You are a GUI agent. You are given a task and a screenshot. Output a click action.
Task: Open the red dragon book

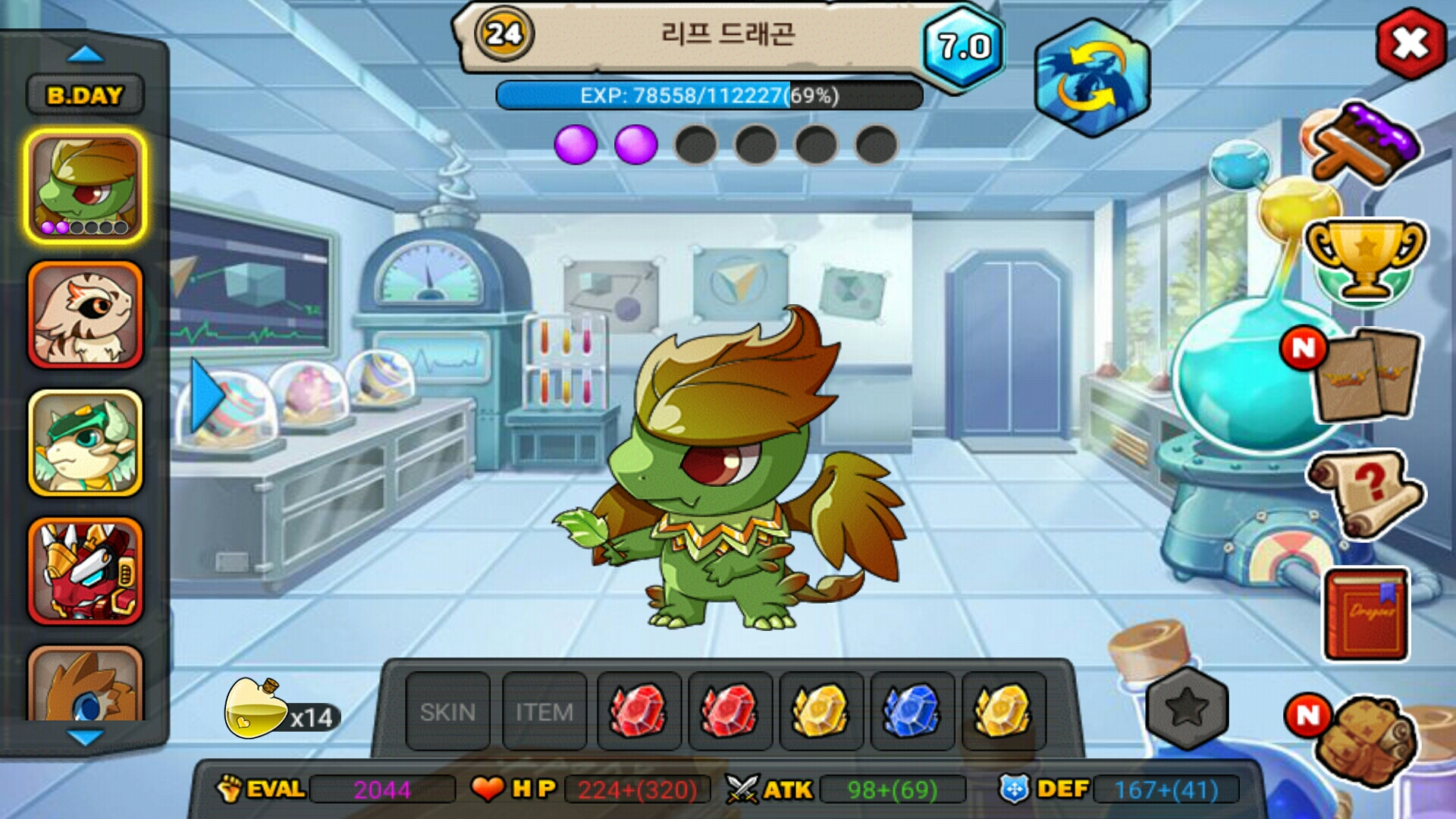1366,614
